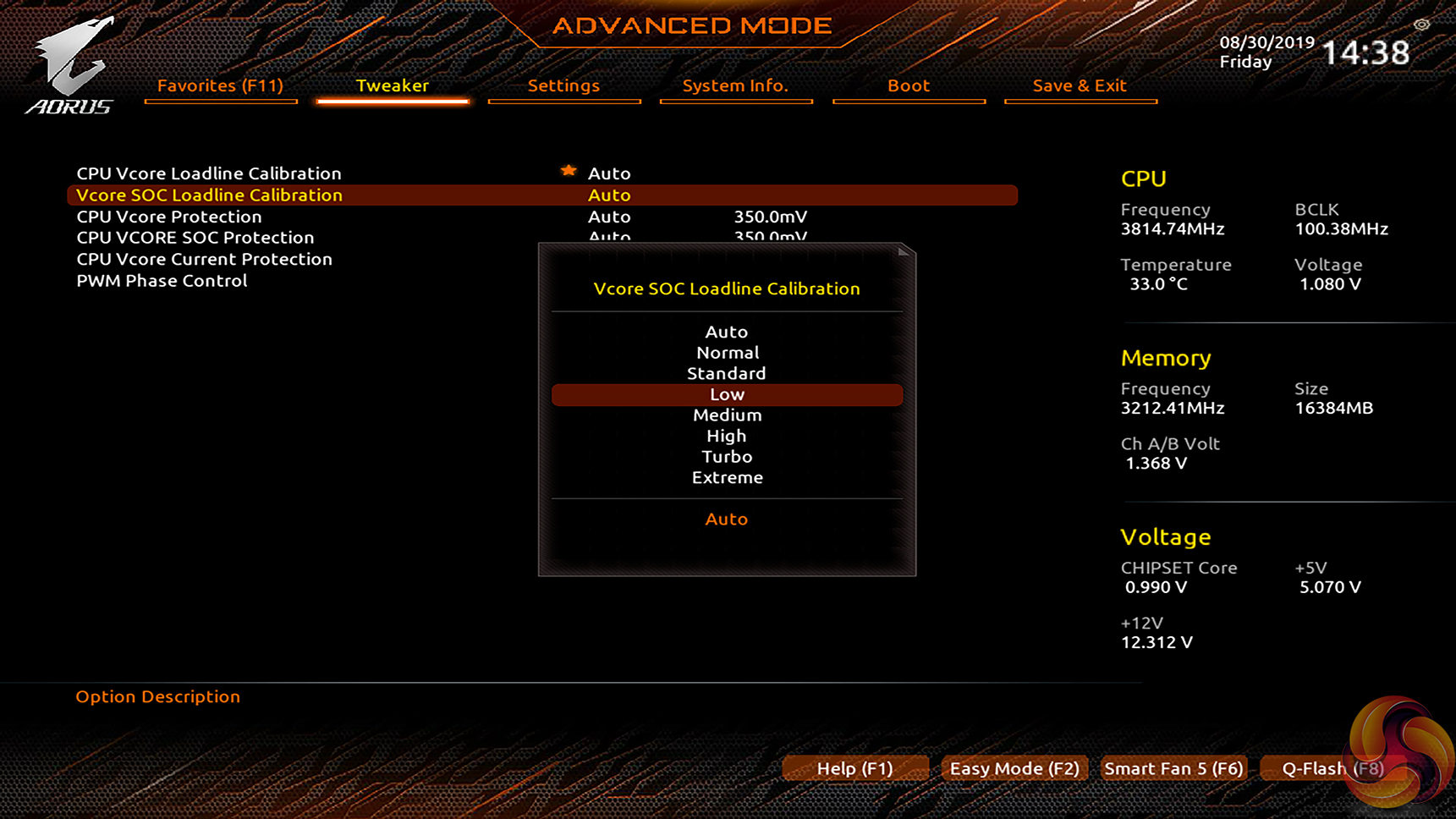
Task: Switch to Easy Mode (F2)
Action: [1014, 768]
